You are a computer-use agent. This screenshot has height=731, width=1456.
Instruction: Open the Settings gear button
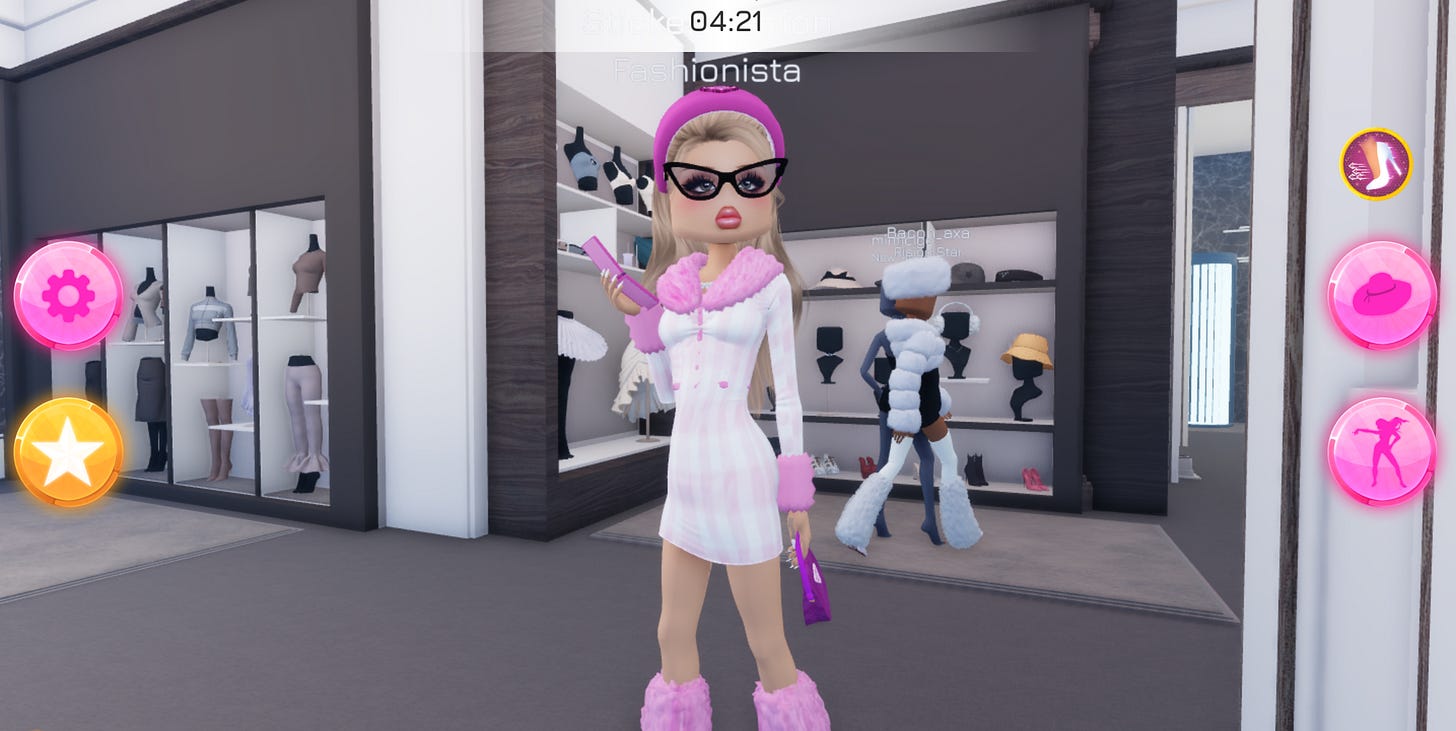click(67, 293)
